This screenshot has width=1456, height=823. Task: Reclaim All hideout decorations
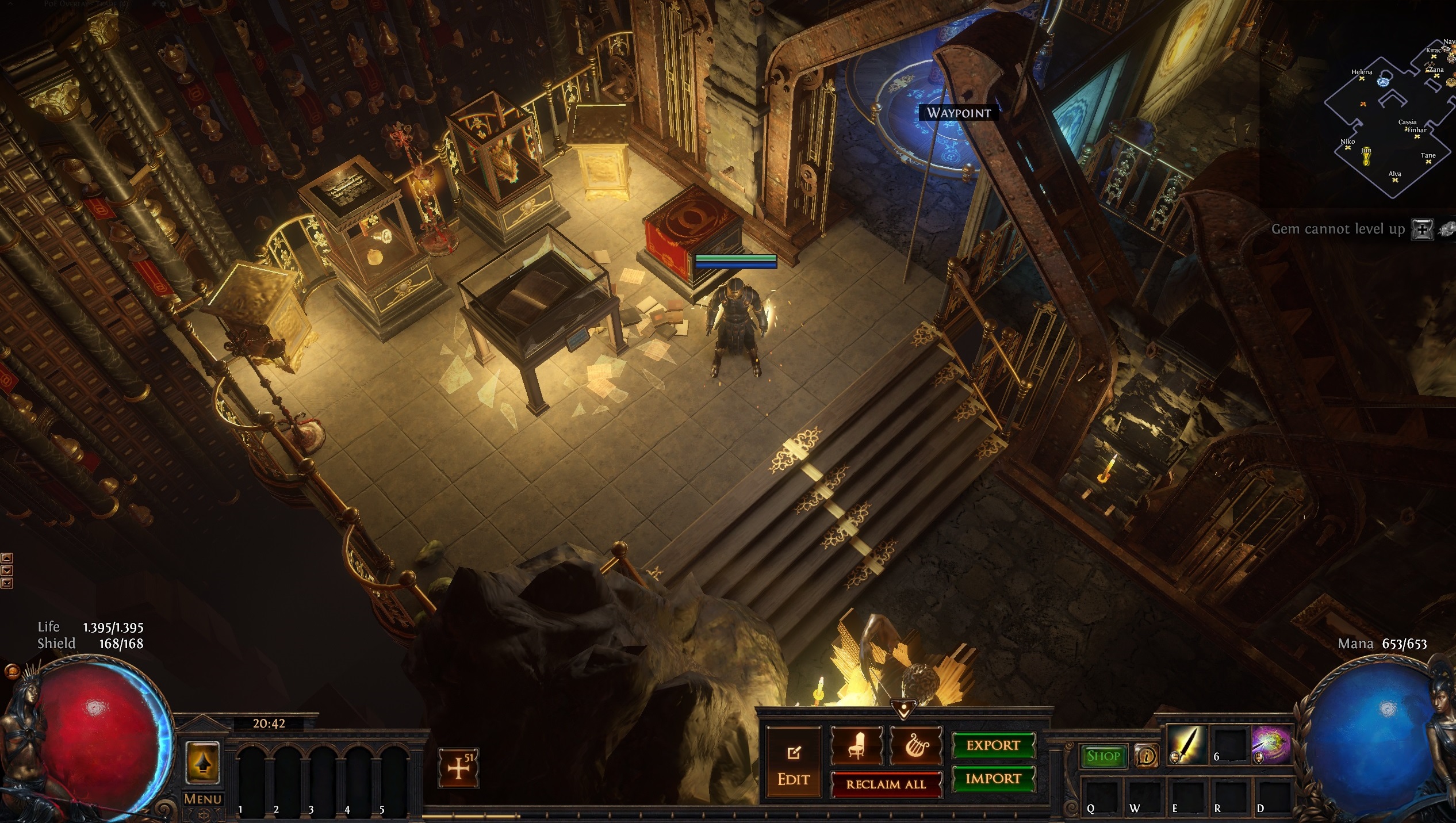coord(886,784)
